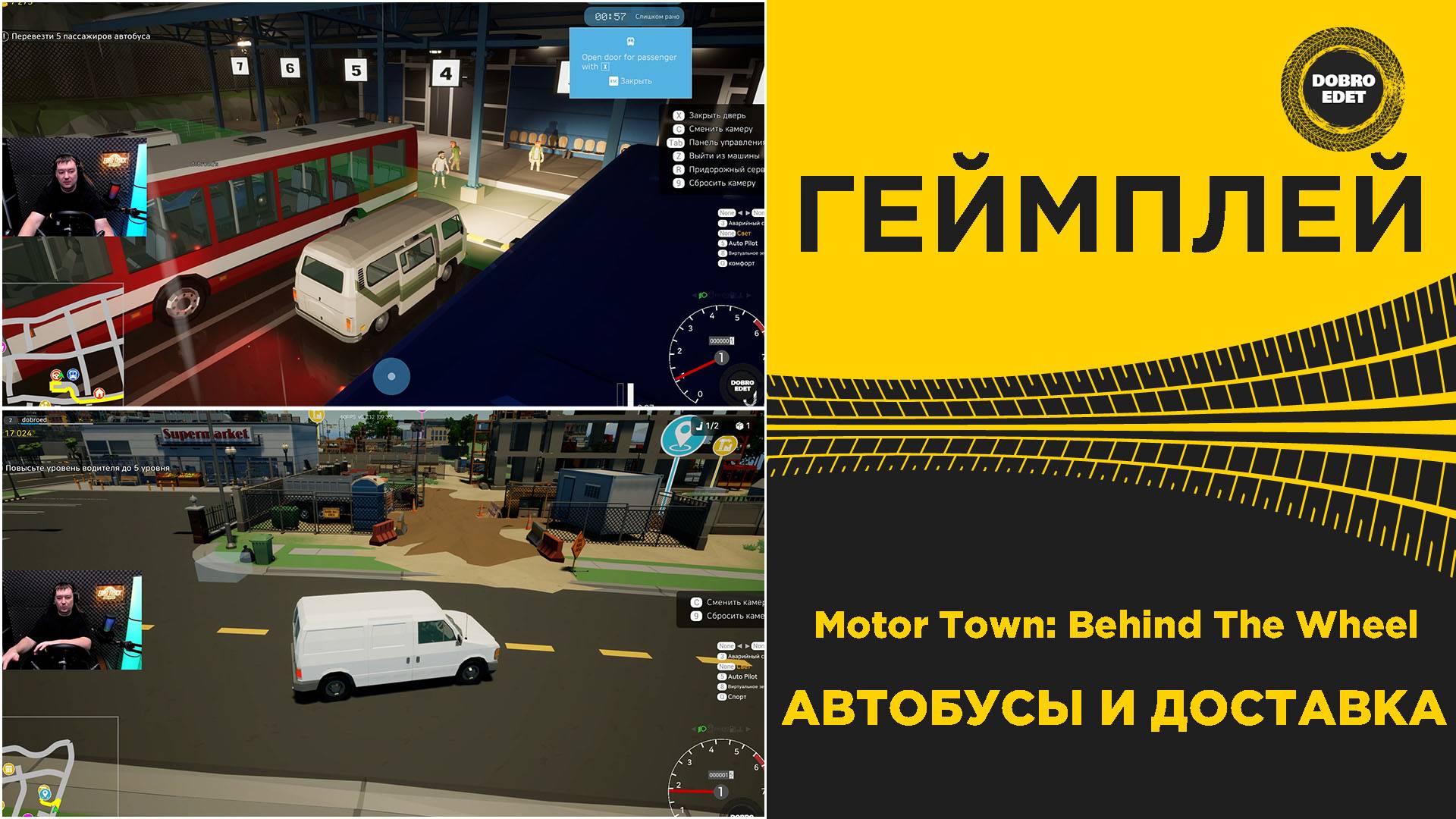1456x819 pixels.
Task: Click the bus icon on the passenger prompt panel
Action: click(630, 42)
